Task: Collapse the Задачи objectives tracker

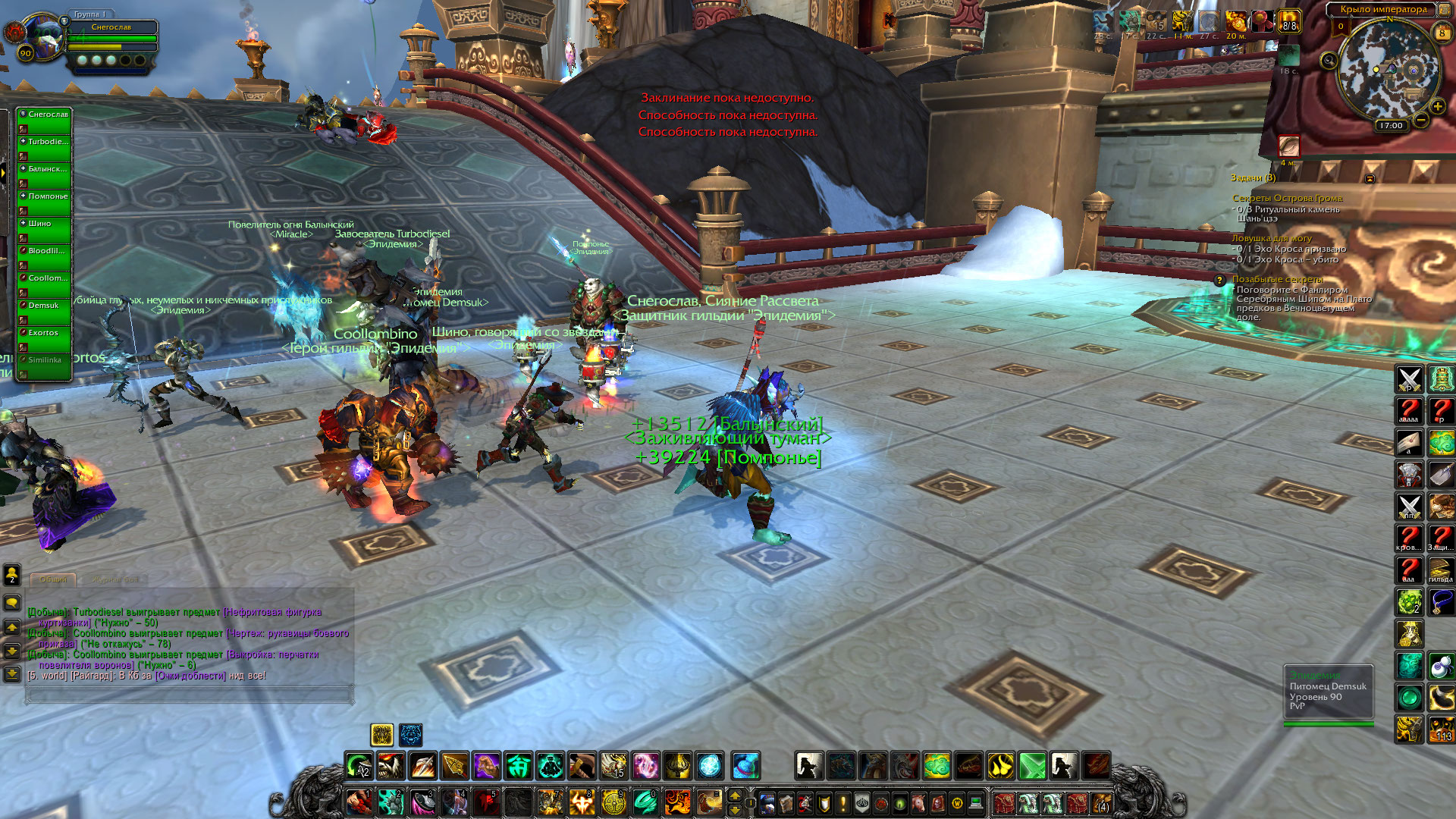Action: (1370, 179)
